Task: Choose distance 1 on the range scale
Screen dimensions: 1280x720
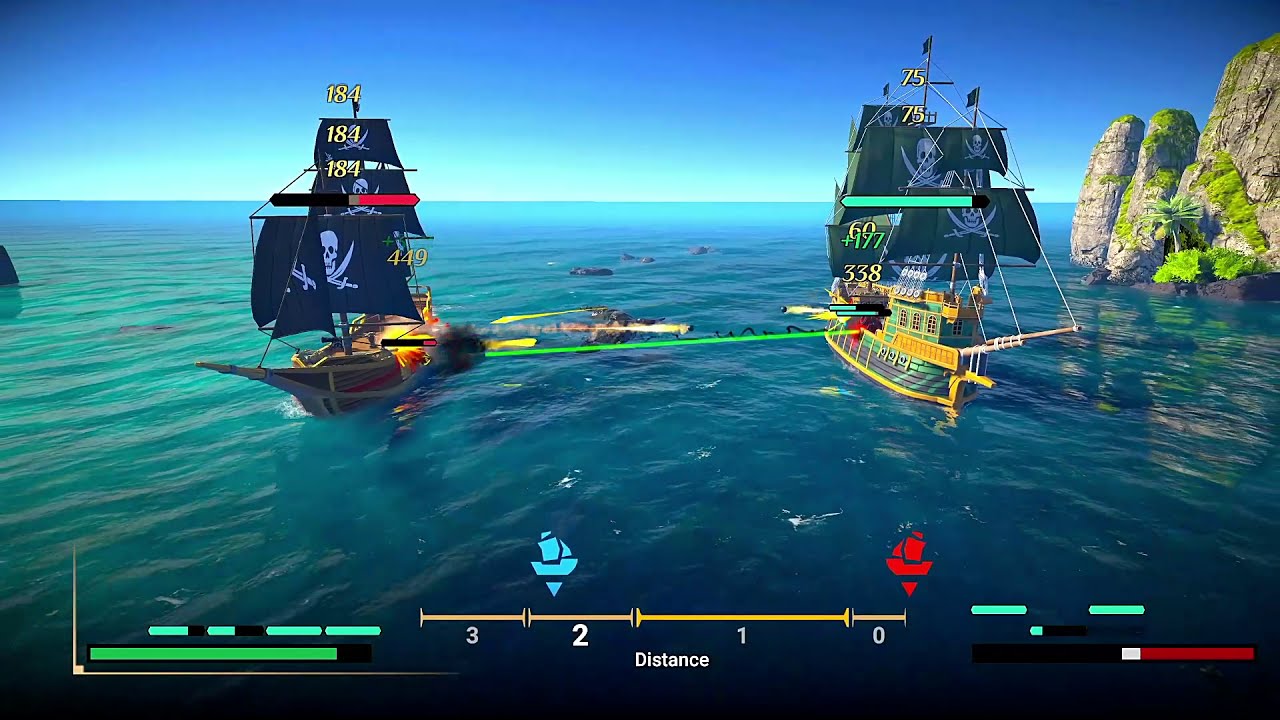Action: 741,636
